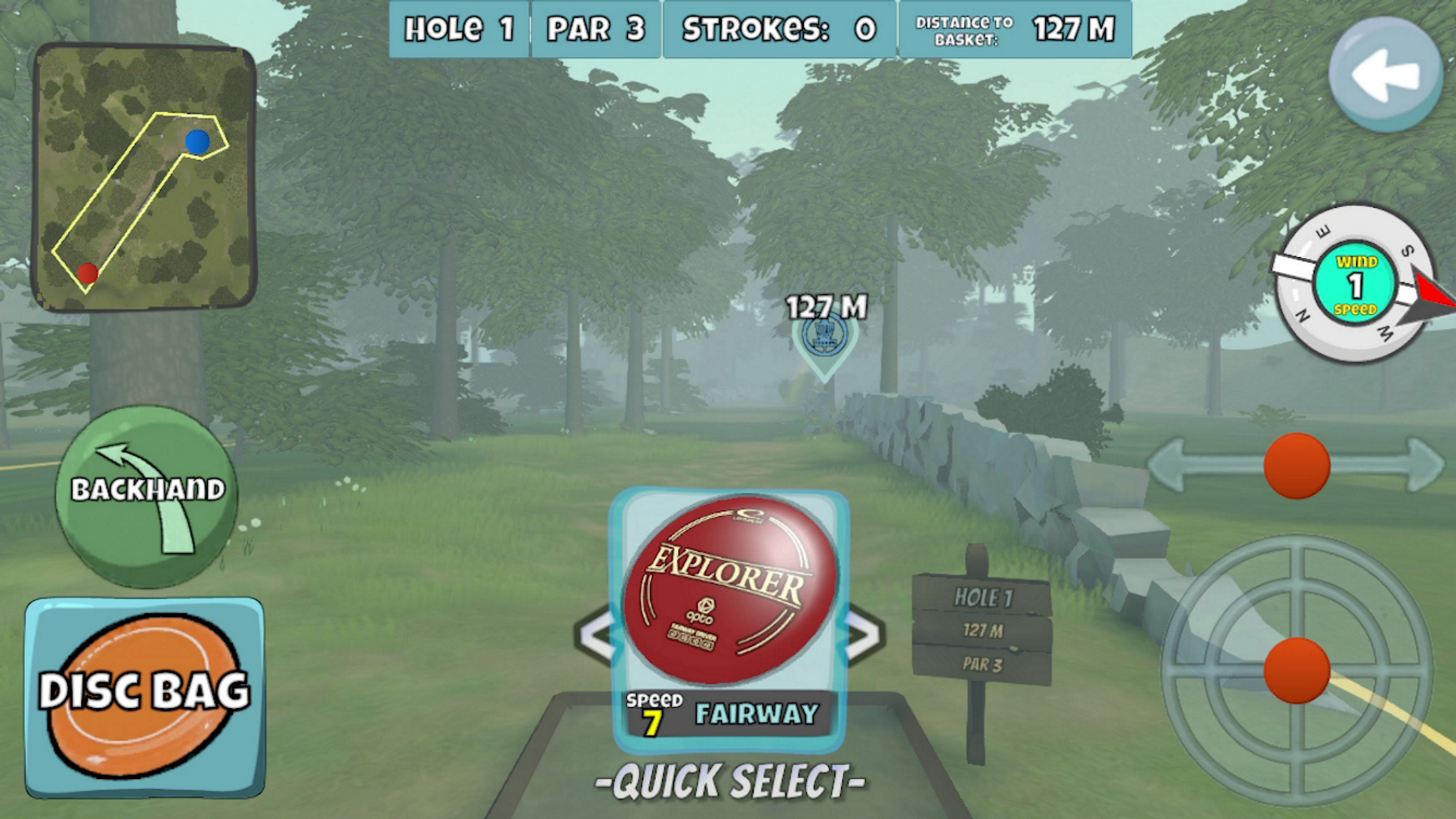Screen dimensions: 1456x819
Task: Tap the orange throw joystick knob
Action: click(1296, 670)
